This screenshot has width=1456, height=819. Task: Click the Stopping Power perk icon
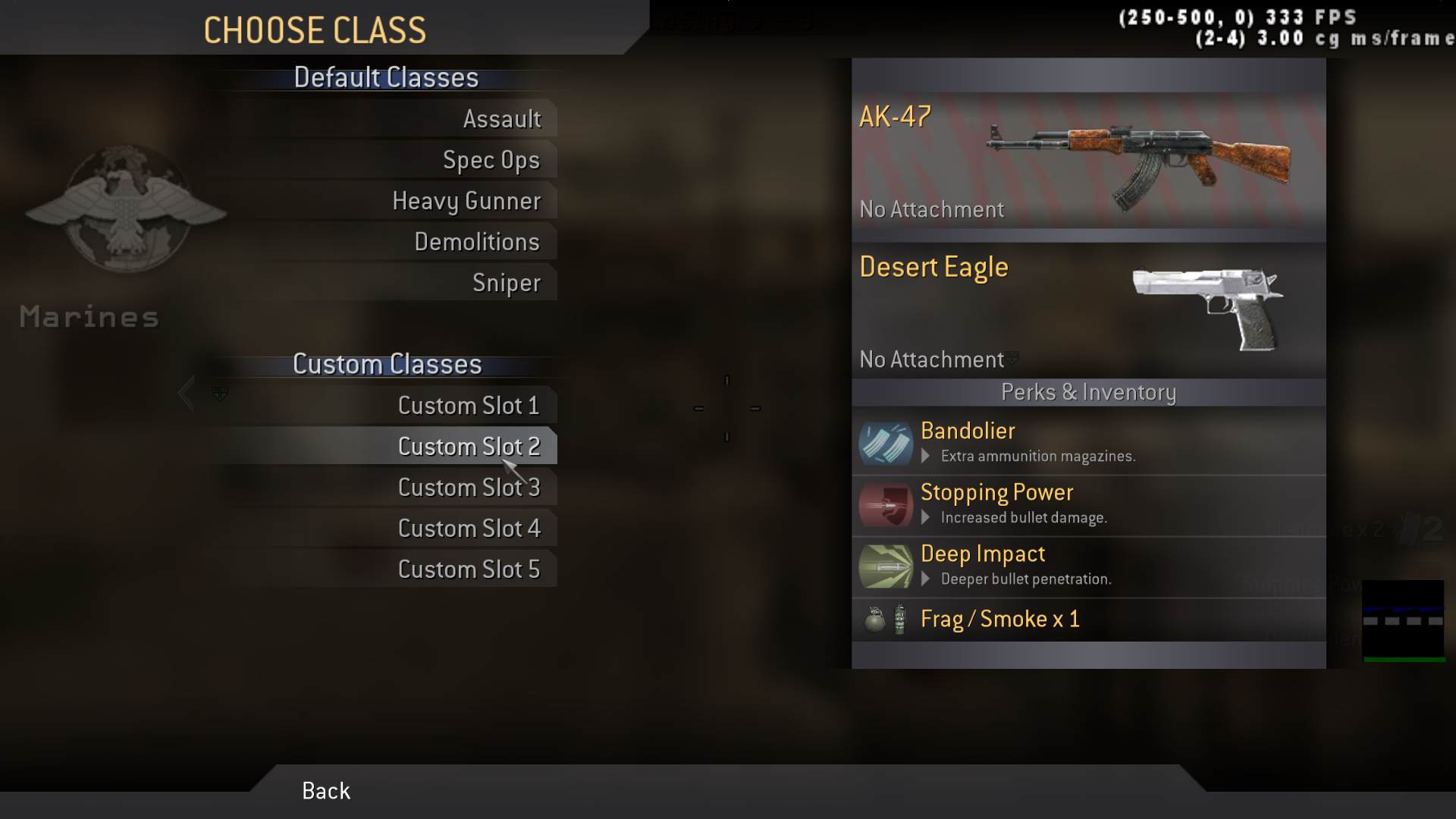click(x=886, y=504)
